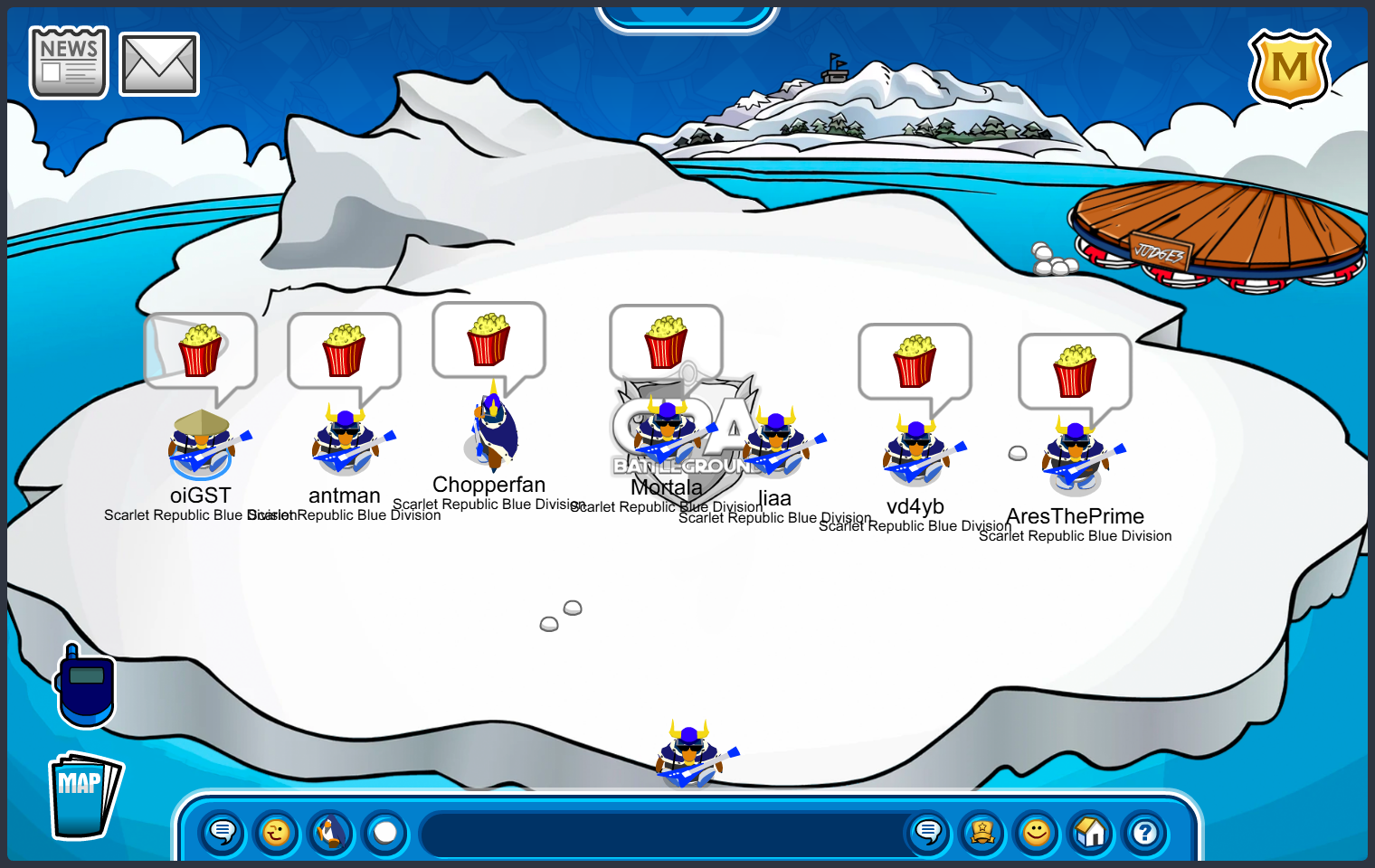Select the snowball throw button
Viewport: 1375px width, 868px height.
tap(385, 832)
